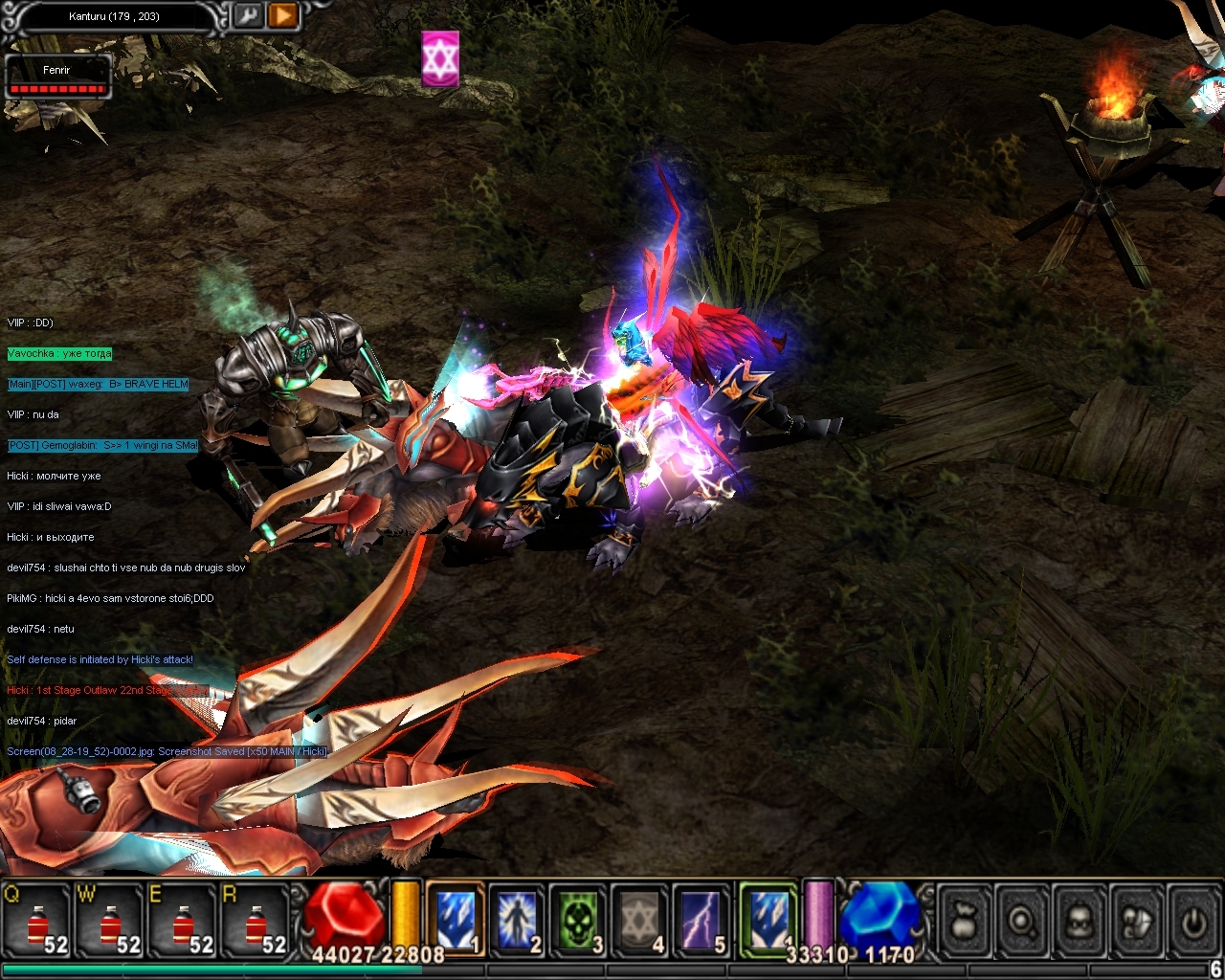The height and width of the screenshot is (980, 1225).
Task: Open the menu button left of power
Action: click(1138, 922)
